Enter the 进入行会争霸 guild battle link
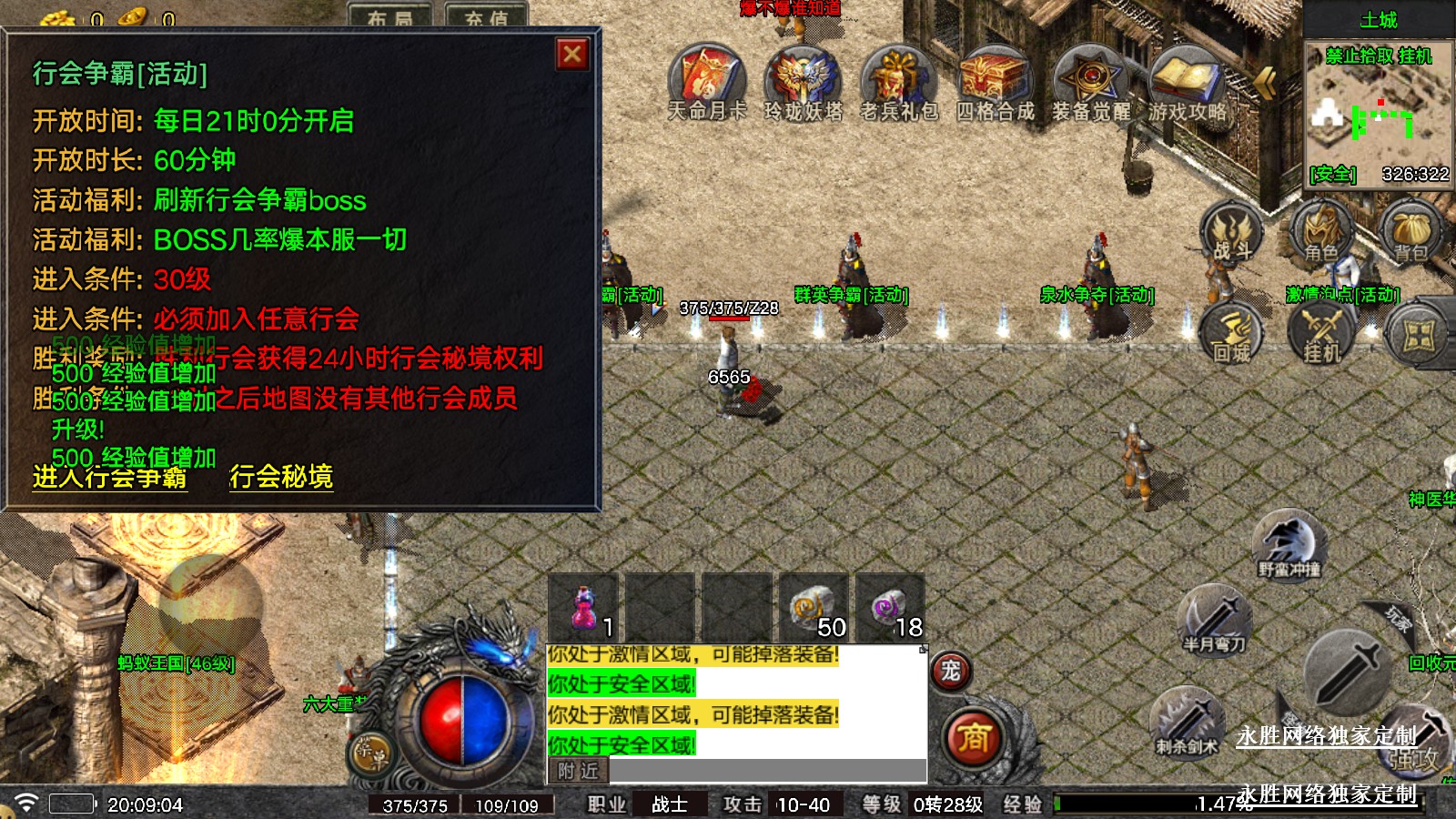 [x=110, y=477]
